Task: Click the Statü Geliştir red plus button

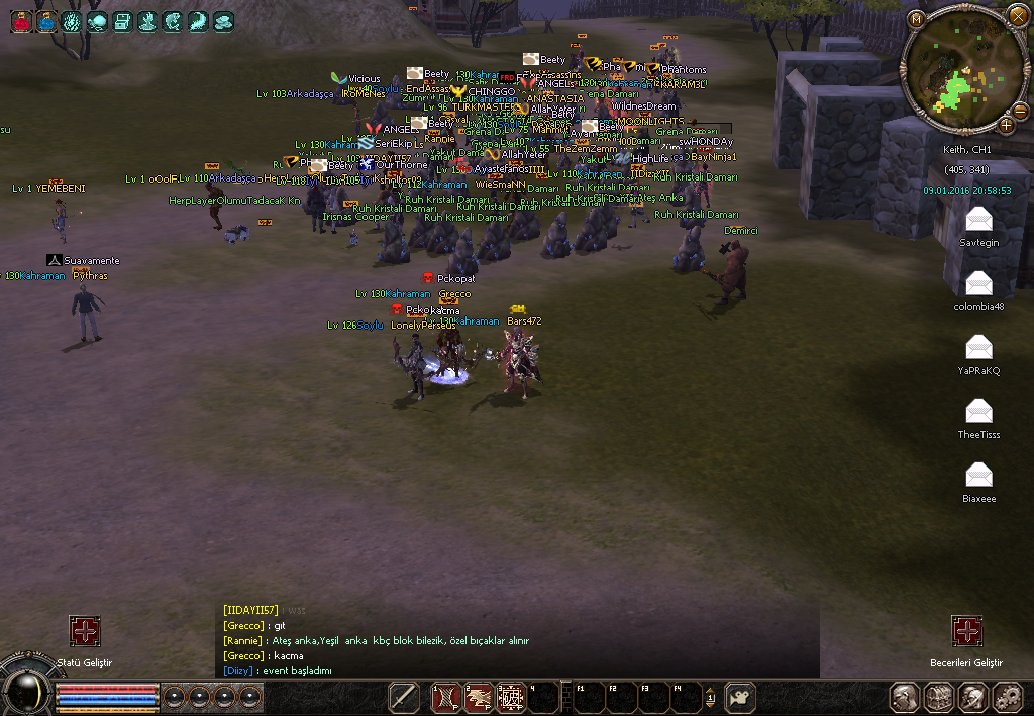Action: [x=84, y=631]
